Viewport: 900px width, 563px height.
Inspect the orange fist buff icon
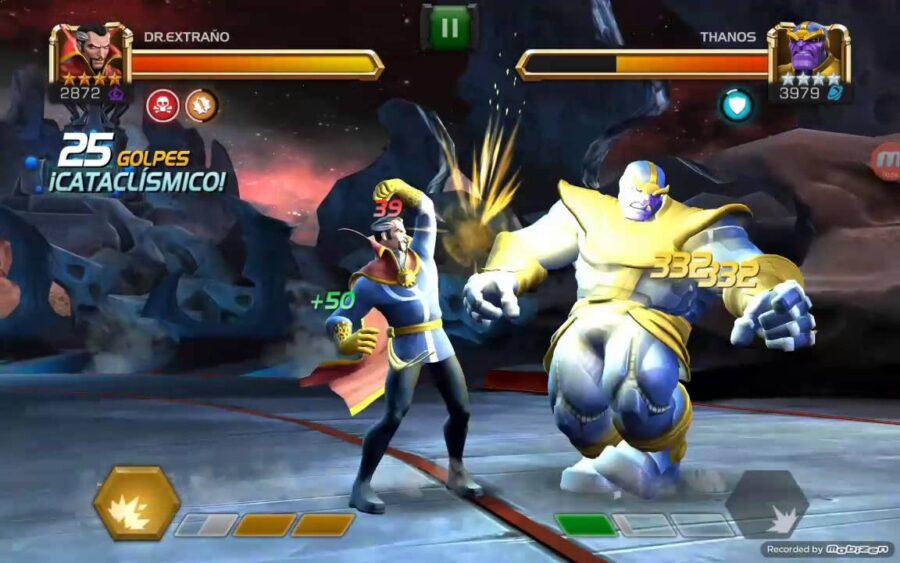(x=201, y=105)
